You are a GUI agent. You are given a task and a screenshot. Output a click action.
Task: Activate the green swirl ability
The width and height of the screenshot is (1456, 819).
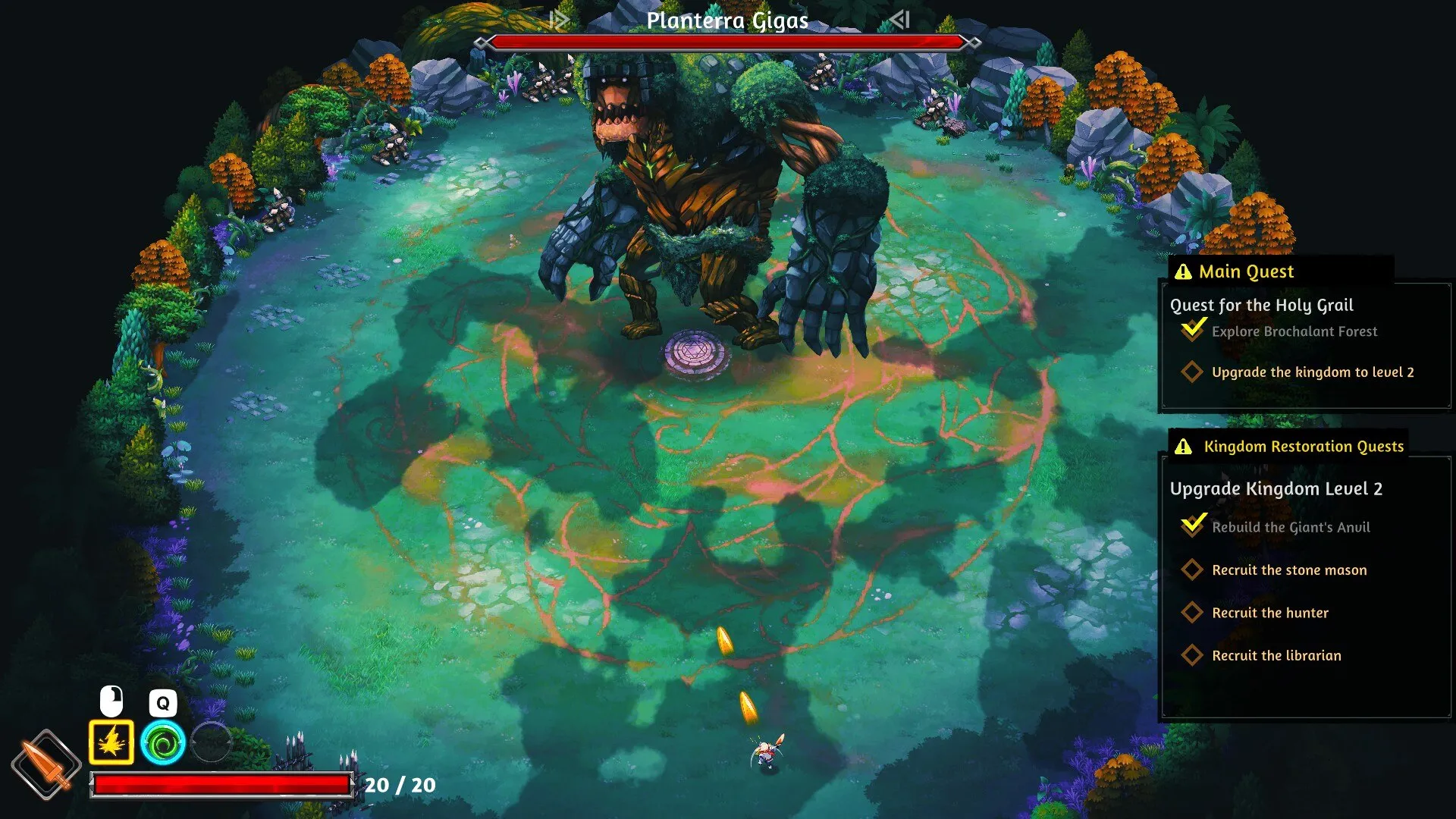tap(162, 742)
